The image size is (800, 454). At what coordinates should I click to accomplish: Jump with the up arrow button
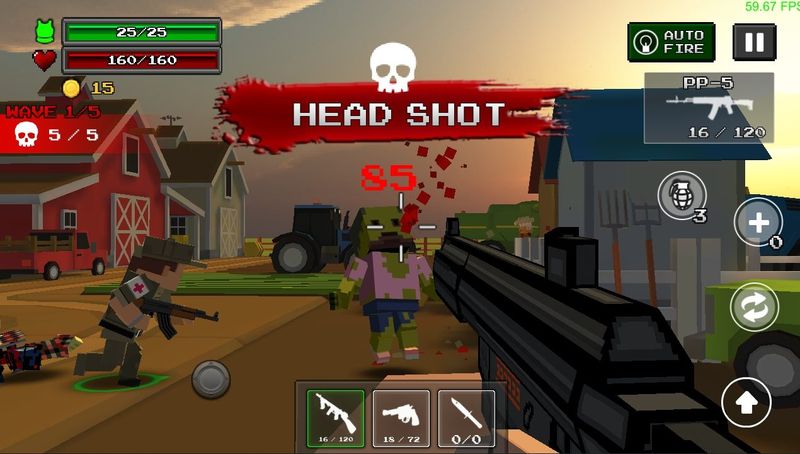pos(746,402)
